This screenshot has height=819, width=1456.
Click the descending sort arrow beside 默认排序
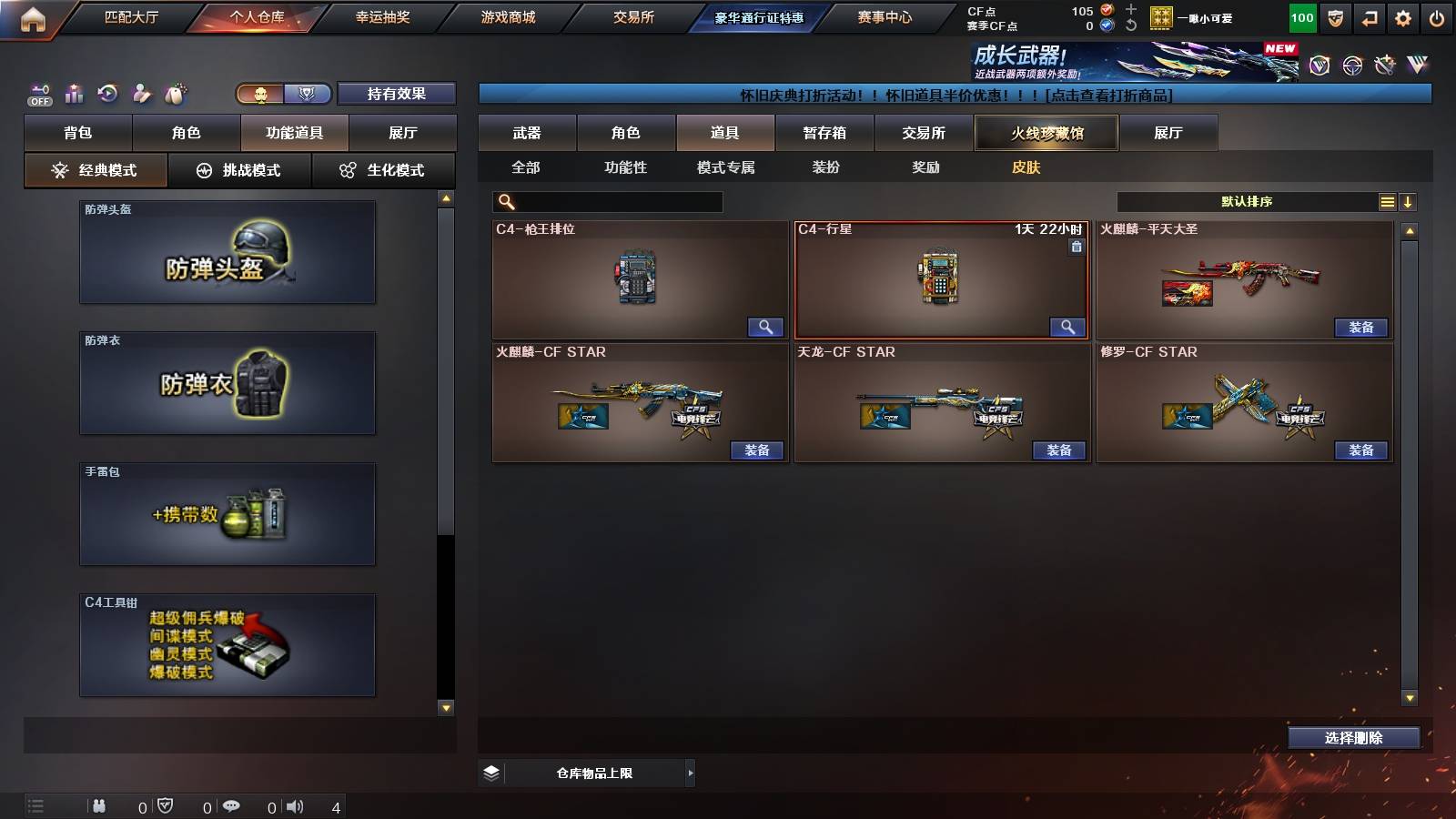pos(1410,201)
